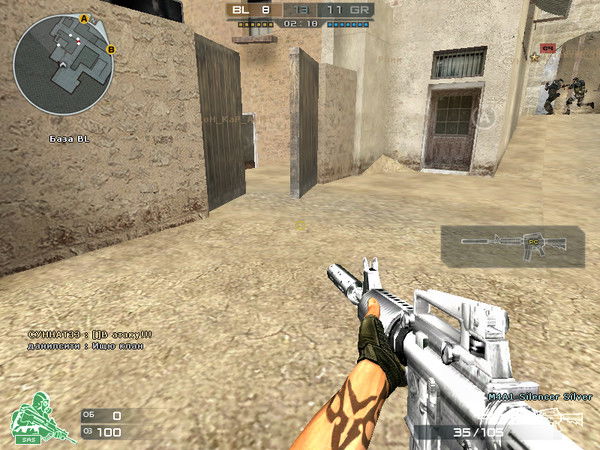Select bomb site A marker on minimap
600x450 pixels.
click(x=85, y=19)
